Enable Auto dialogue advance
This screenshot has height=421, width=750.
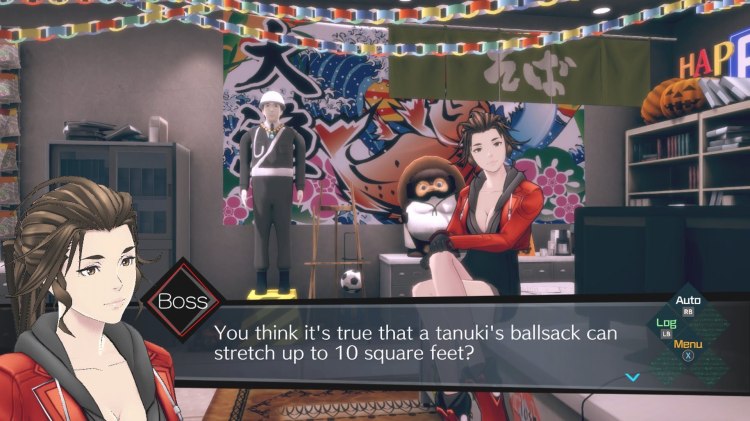click(688, 302)
